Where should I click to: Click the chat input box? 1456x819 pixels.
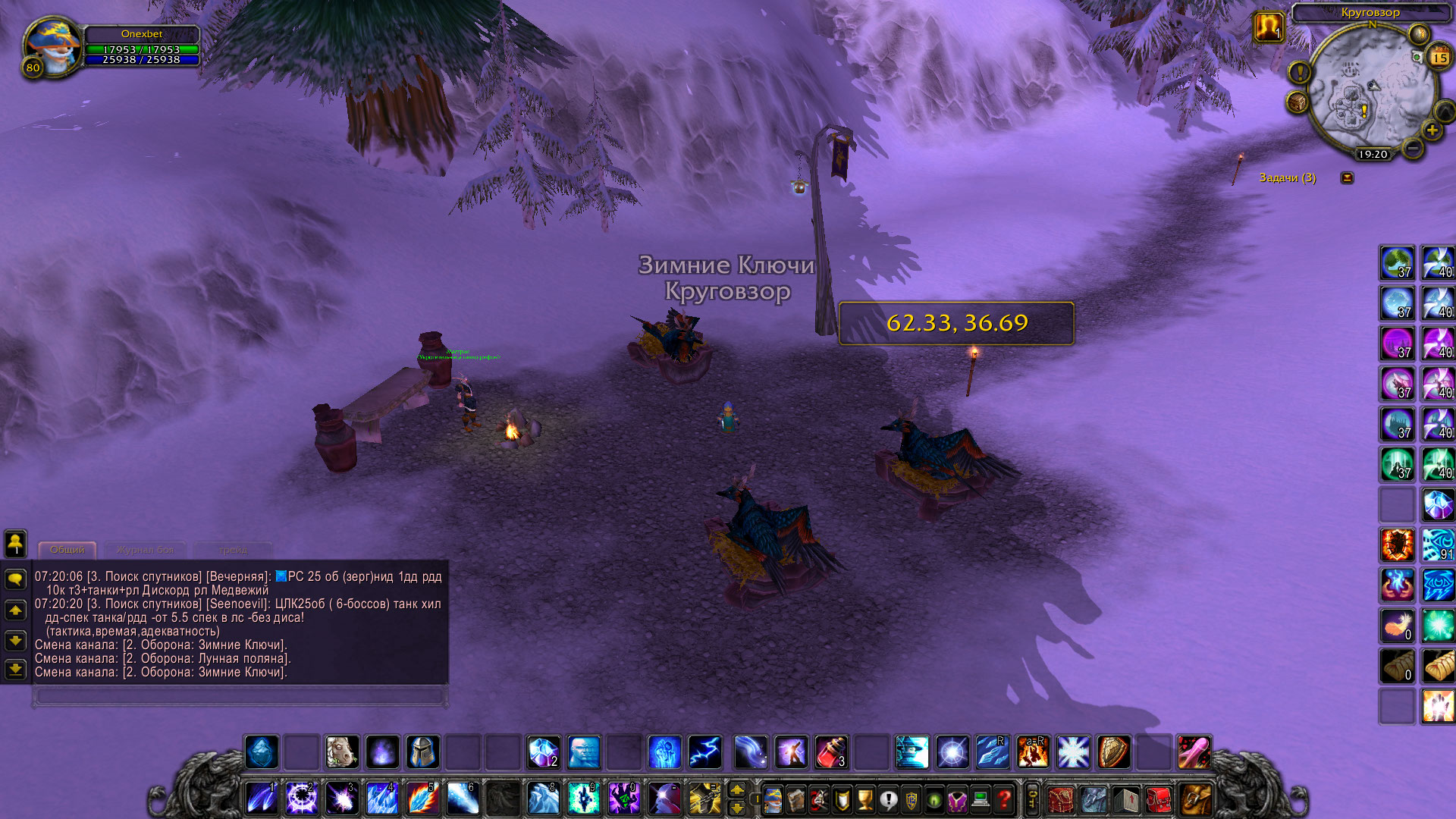pyautogui.click(x=240, y=695)
